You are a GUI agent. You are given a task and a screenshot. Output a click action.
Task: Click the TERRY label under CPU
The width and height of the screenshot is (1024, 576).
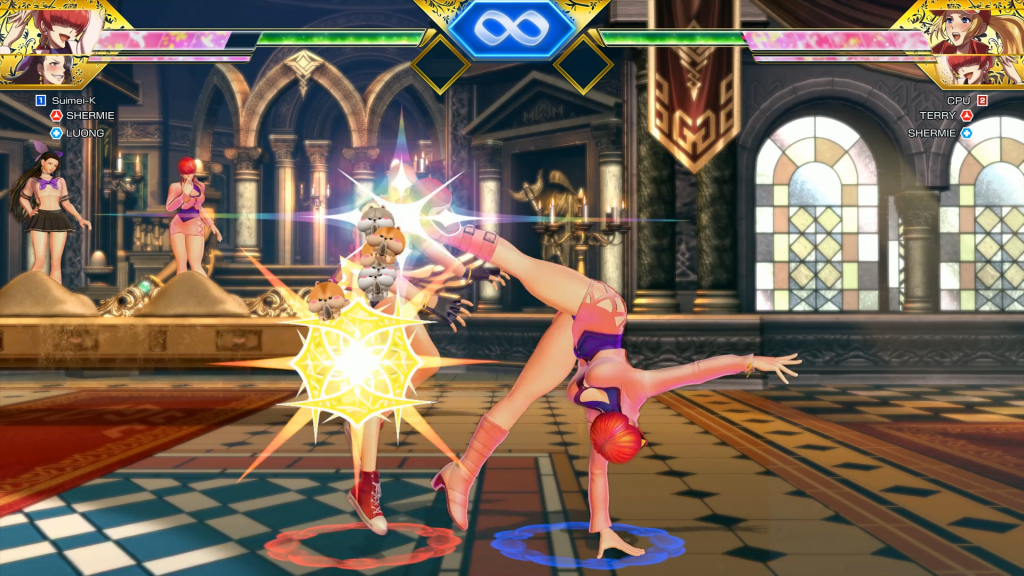938,116
